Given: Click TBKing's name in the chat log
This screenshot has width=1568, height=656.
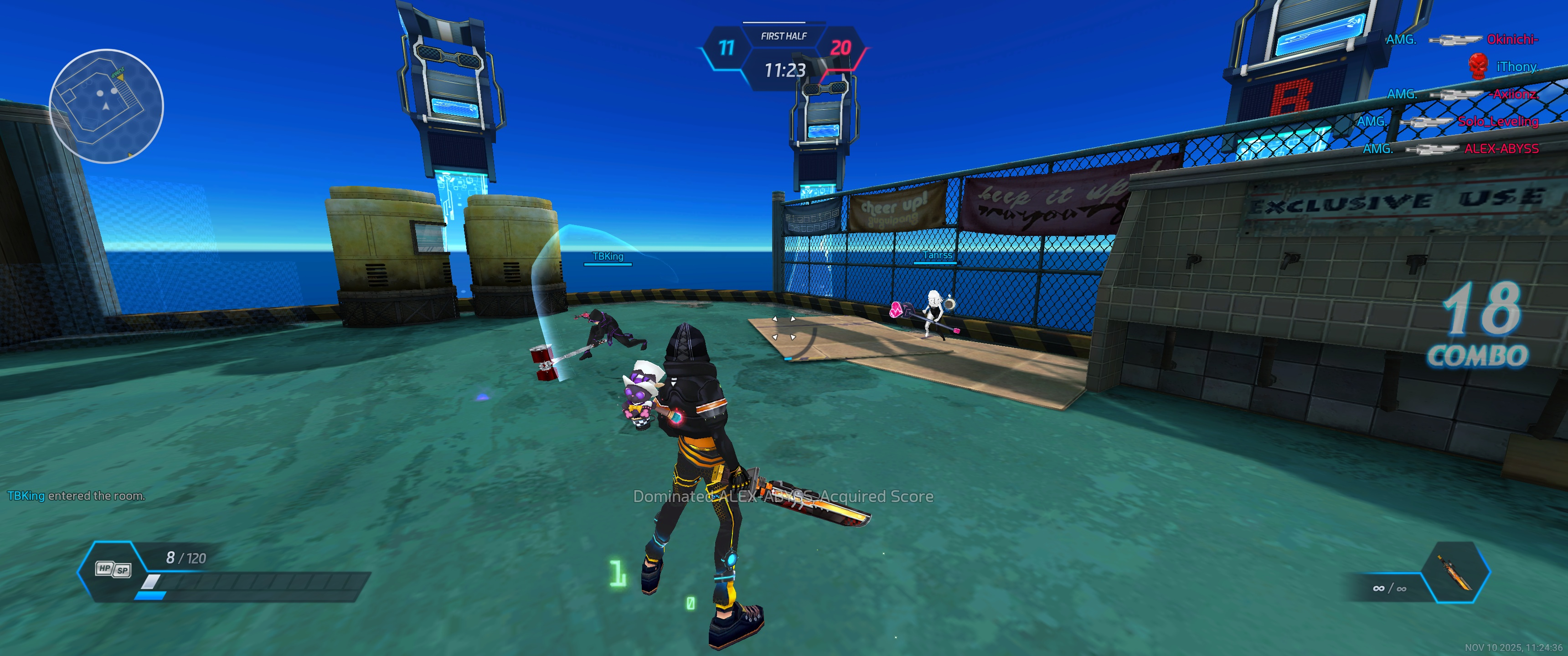Looking at the screenshot, I should click(26, 496).
